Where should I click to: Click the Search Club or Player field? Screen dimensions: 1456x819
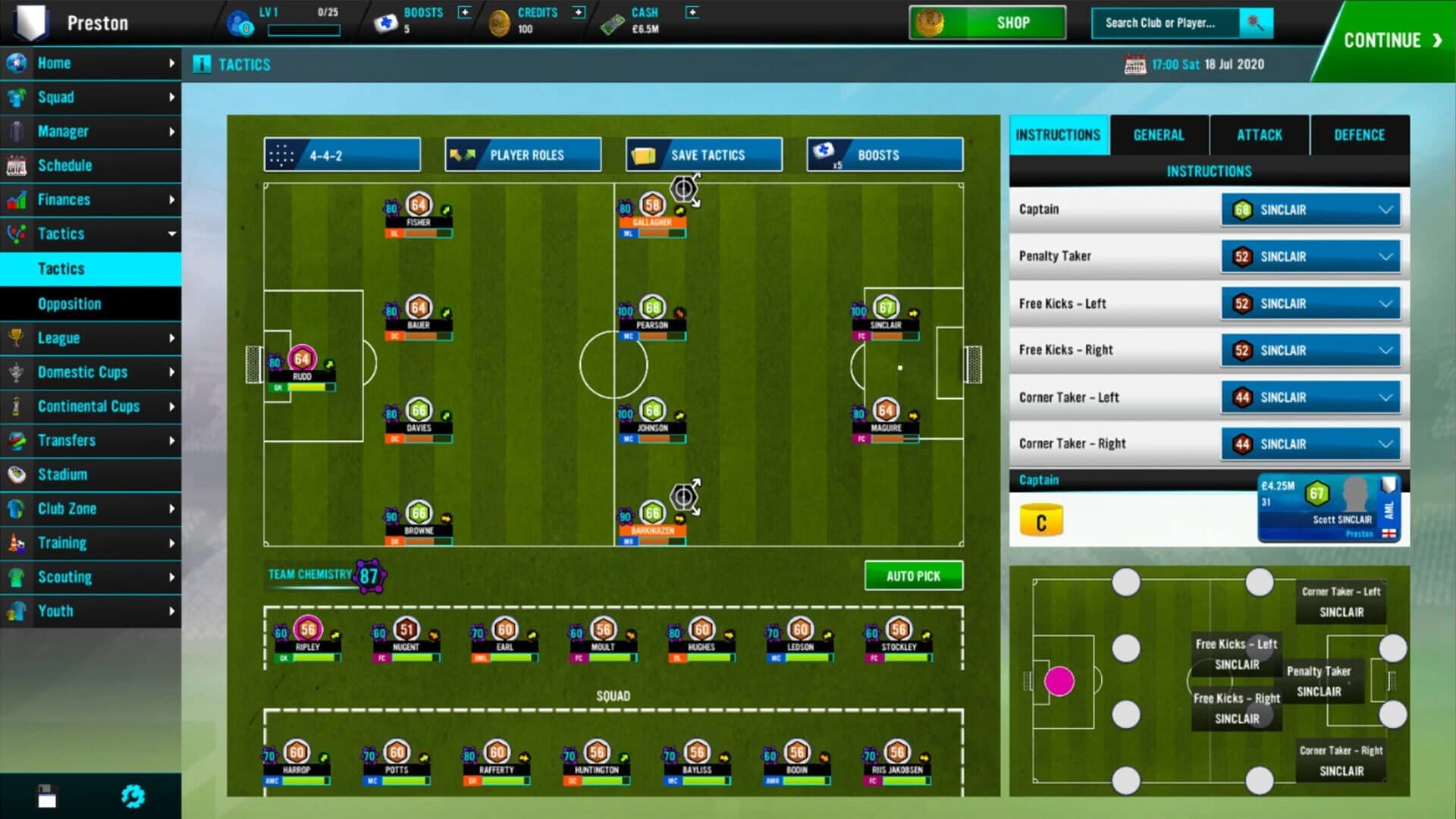[x=1168, y=23]
